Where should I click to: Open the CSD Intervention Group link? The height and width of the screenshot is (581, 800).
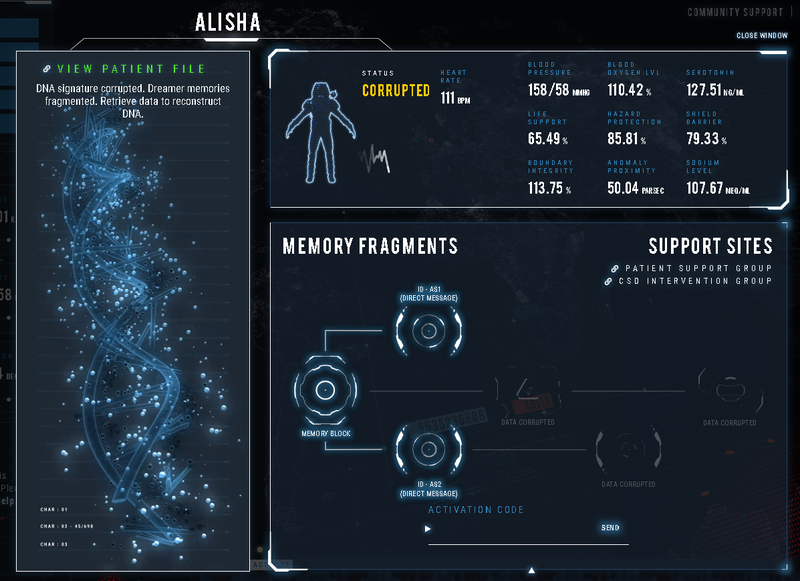pos(697,281)
